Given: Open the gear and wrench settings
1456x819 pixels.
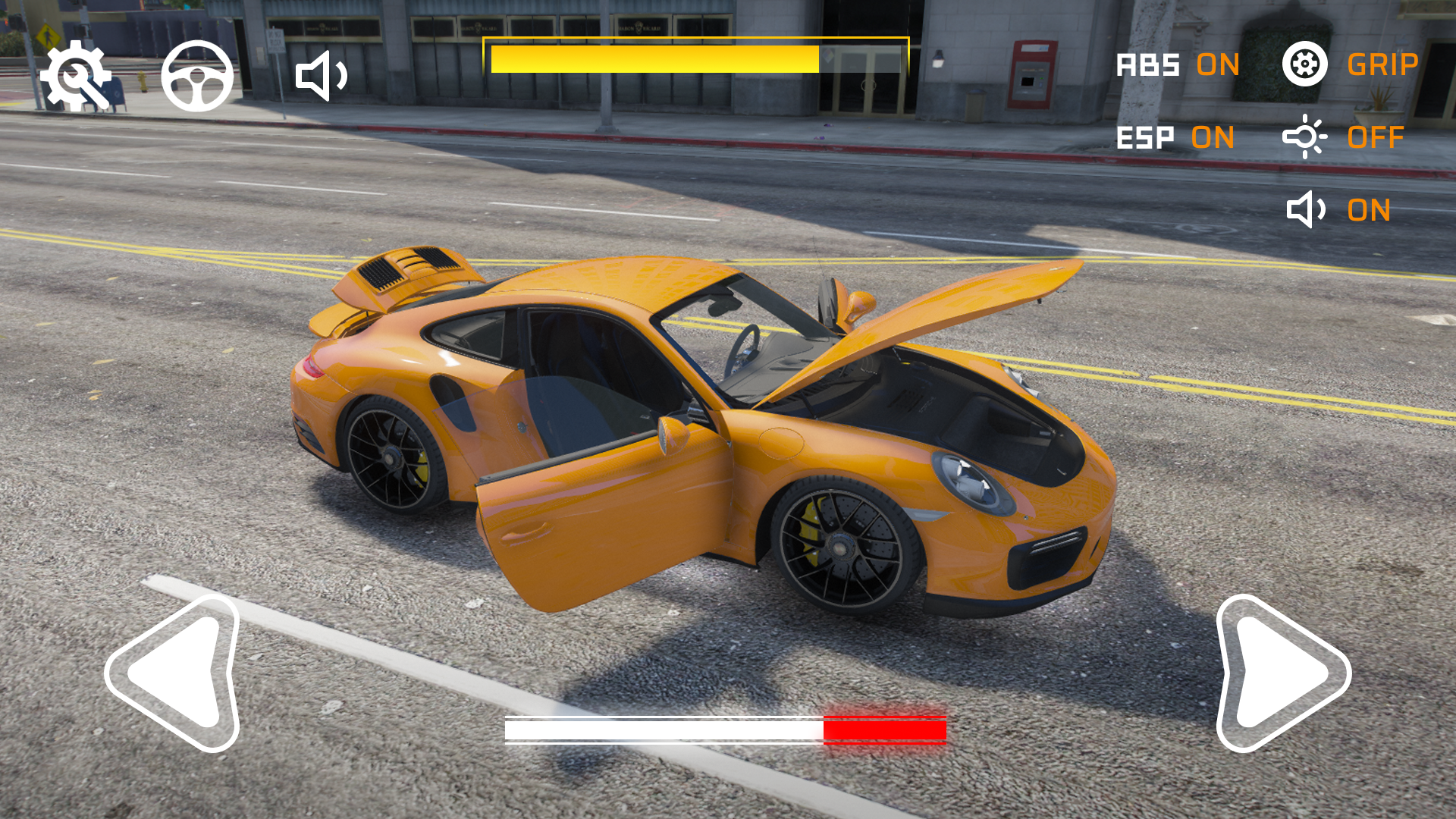Looking at the screenshot, I should (76, 76).
